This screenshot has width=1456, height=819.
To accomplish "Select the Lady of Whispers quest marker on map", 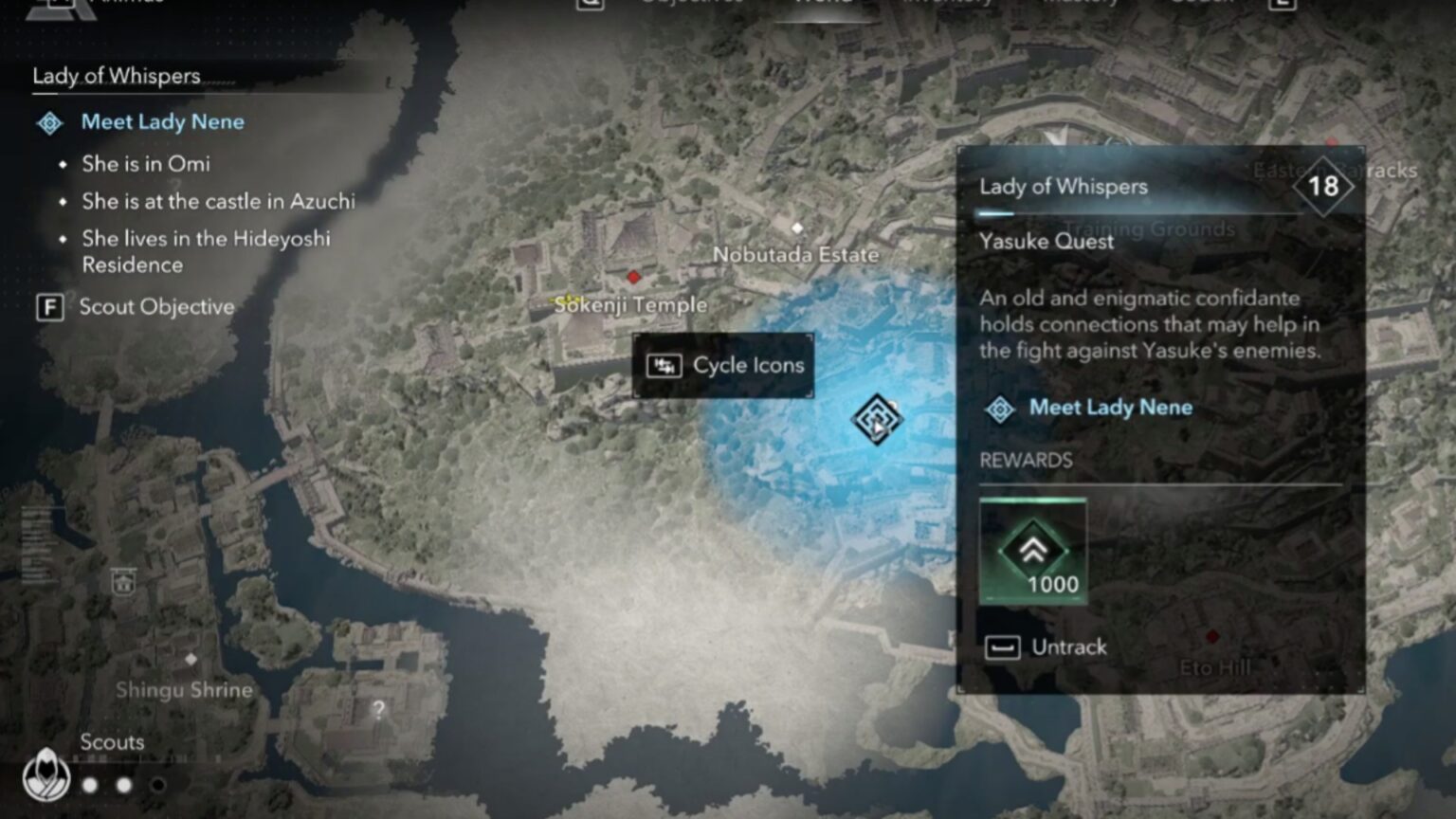I will [x=877, y=417].
